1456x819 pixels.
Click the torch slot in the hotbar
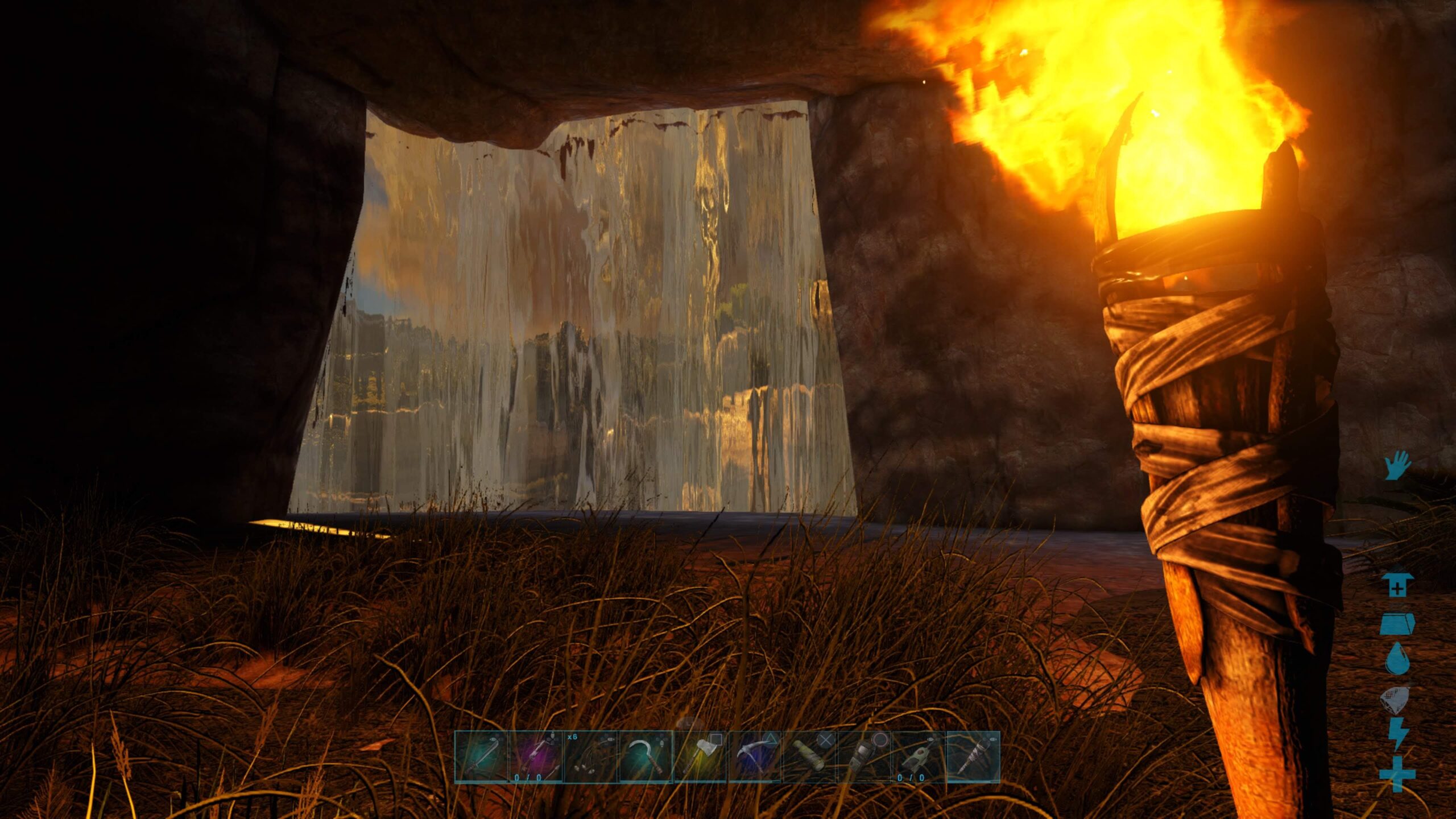coord(973,757)
